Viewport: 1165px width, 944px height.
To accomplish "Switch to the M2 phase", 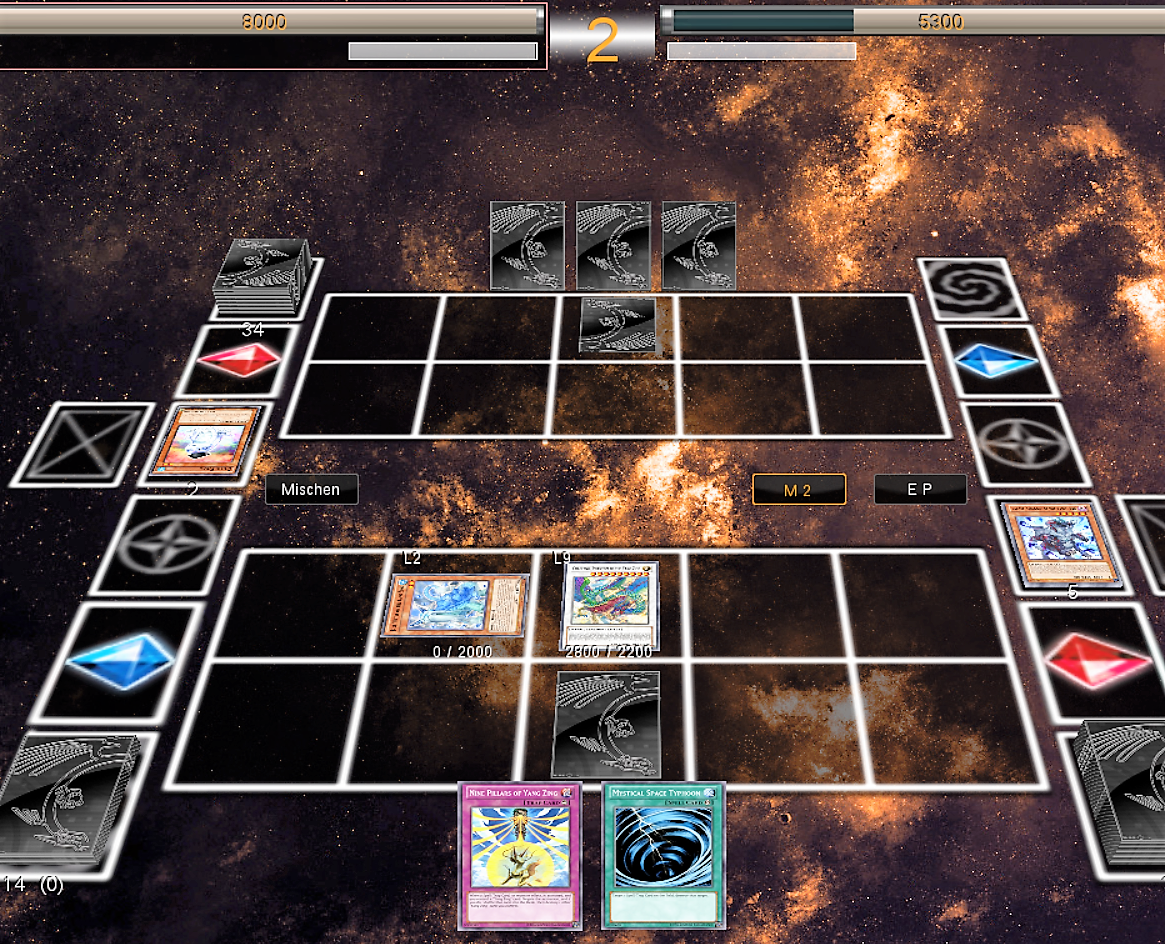I will pos(799,490).
